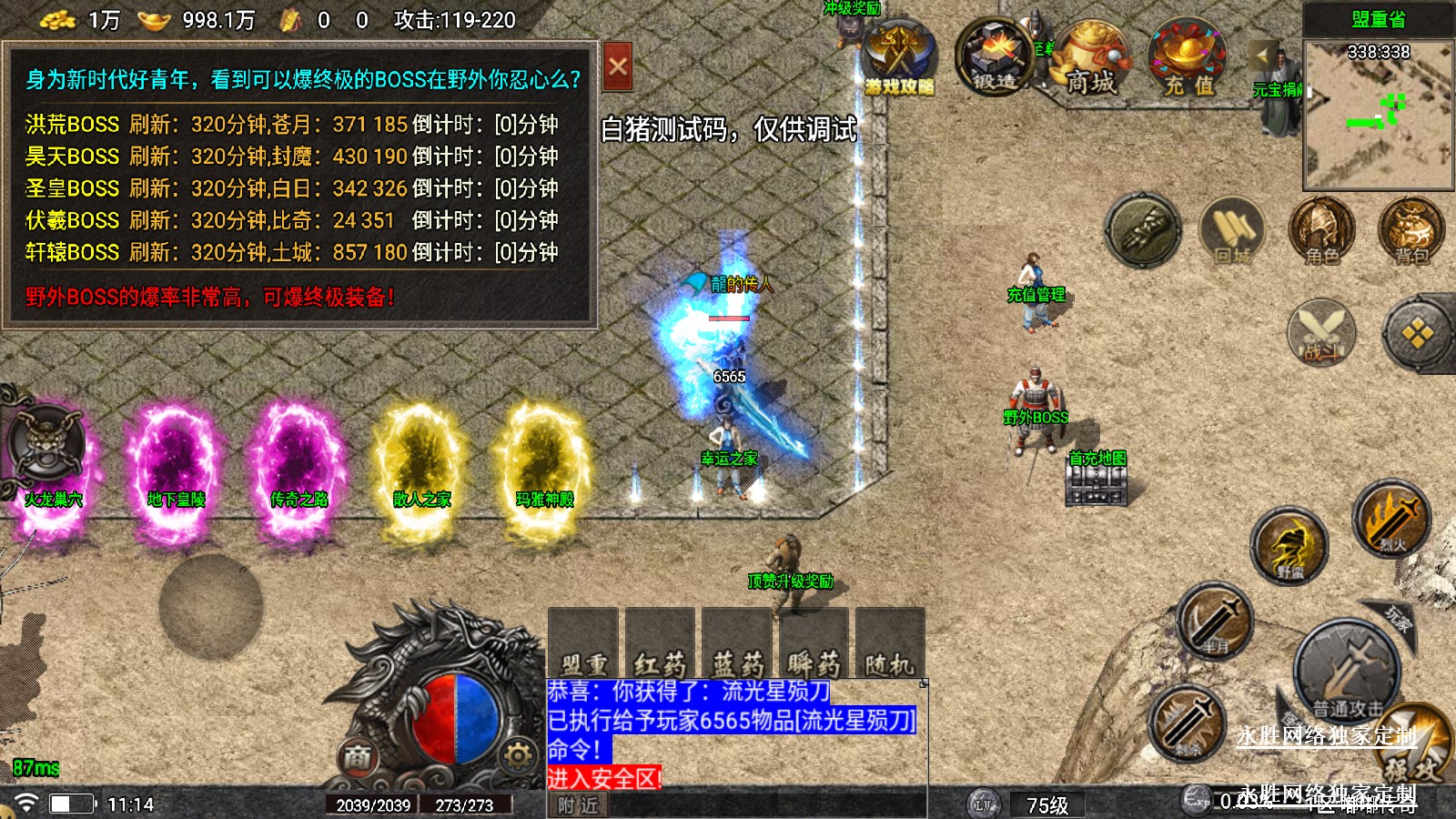Open the 充值 recharge screen
This screenshot has width=1456, height=819.
pyautogui.click(x=1188, y=60)
